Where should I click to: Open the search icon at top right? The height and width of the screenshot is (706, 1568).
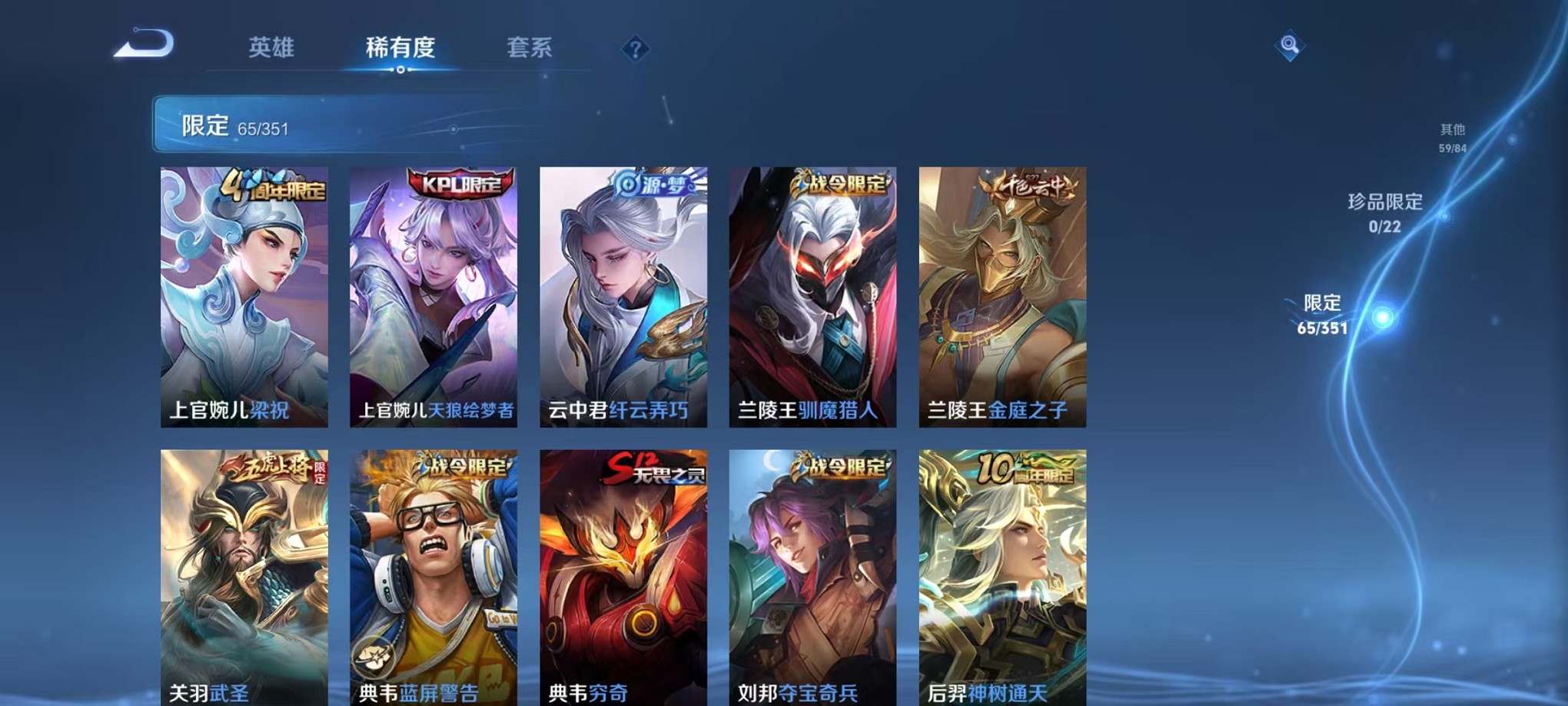point(1290,46)
